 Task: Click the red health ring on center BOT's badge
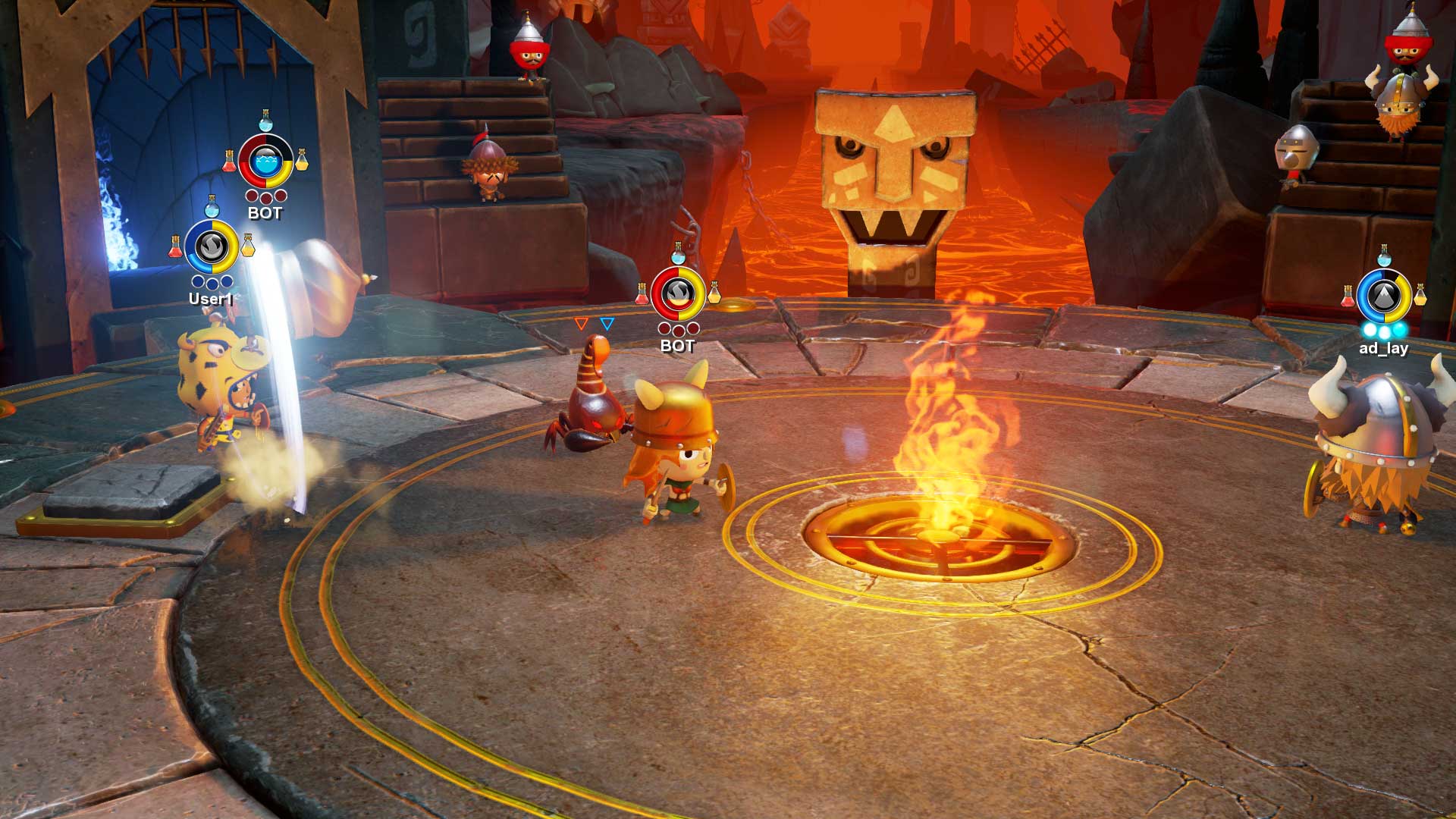[658, 293]
